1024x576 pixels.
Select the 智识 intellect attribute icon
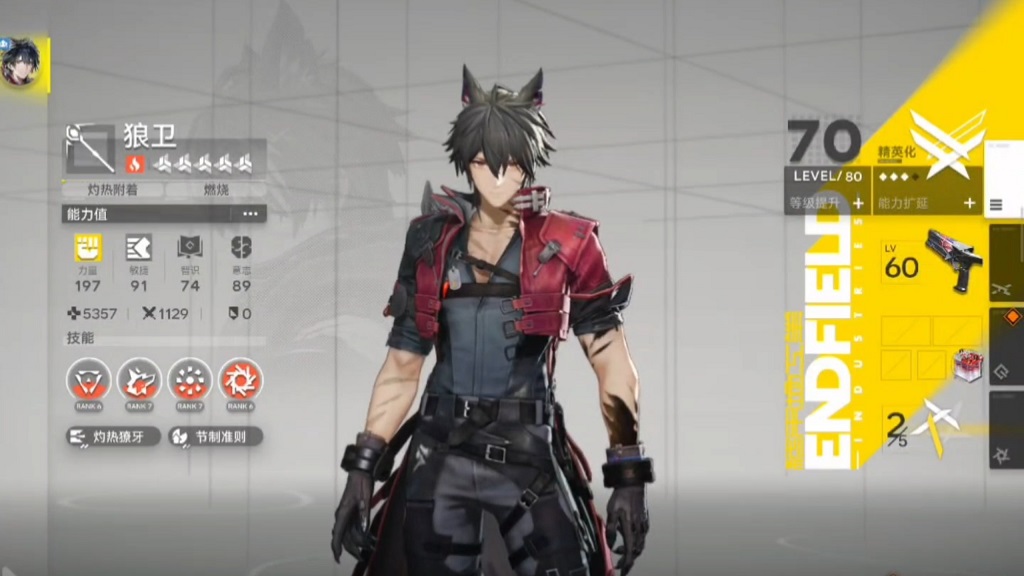coord(190,249)
